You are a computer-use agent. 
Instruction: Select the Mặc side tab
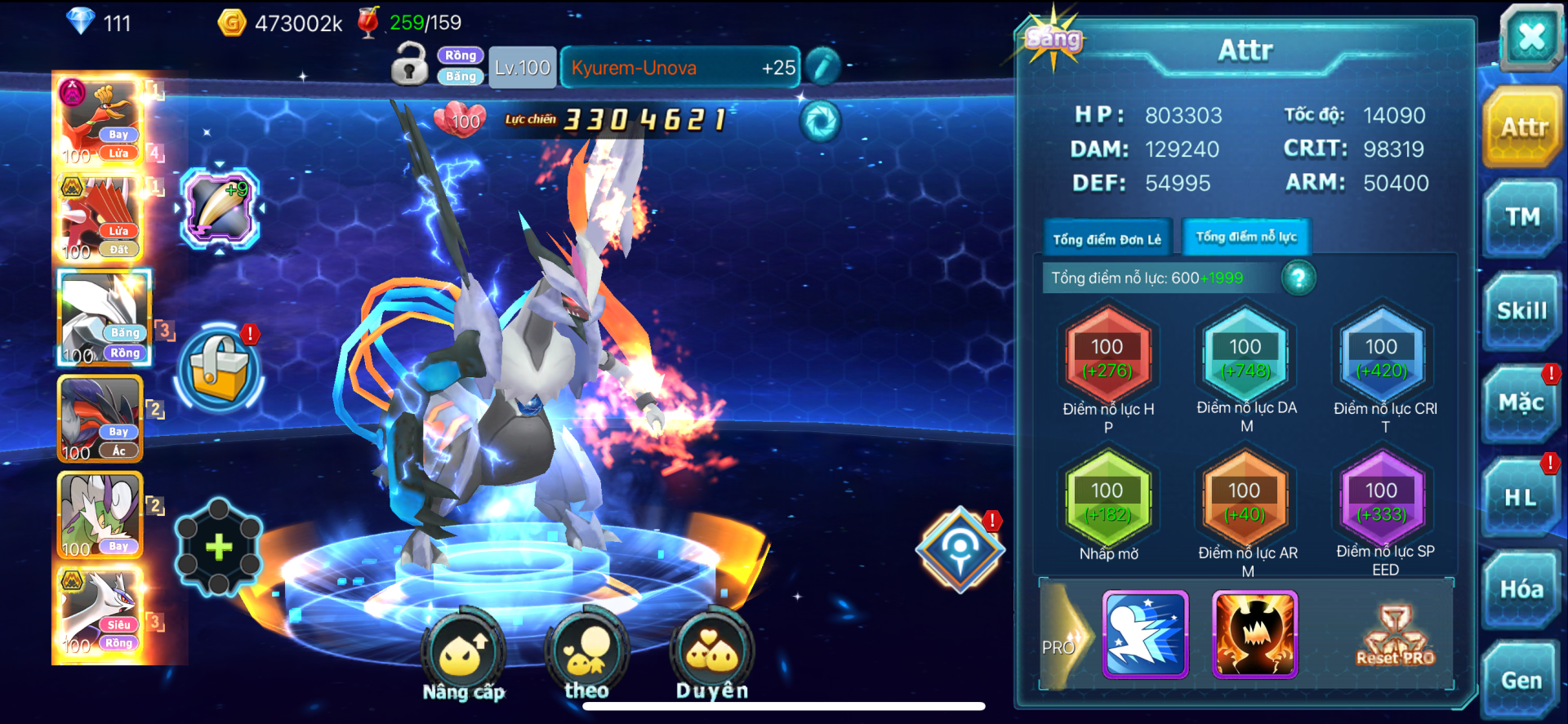coord(1521,403)
